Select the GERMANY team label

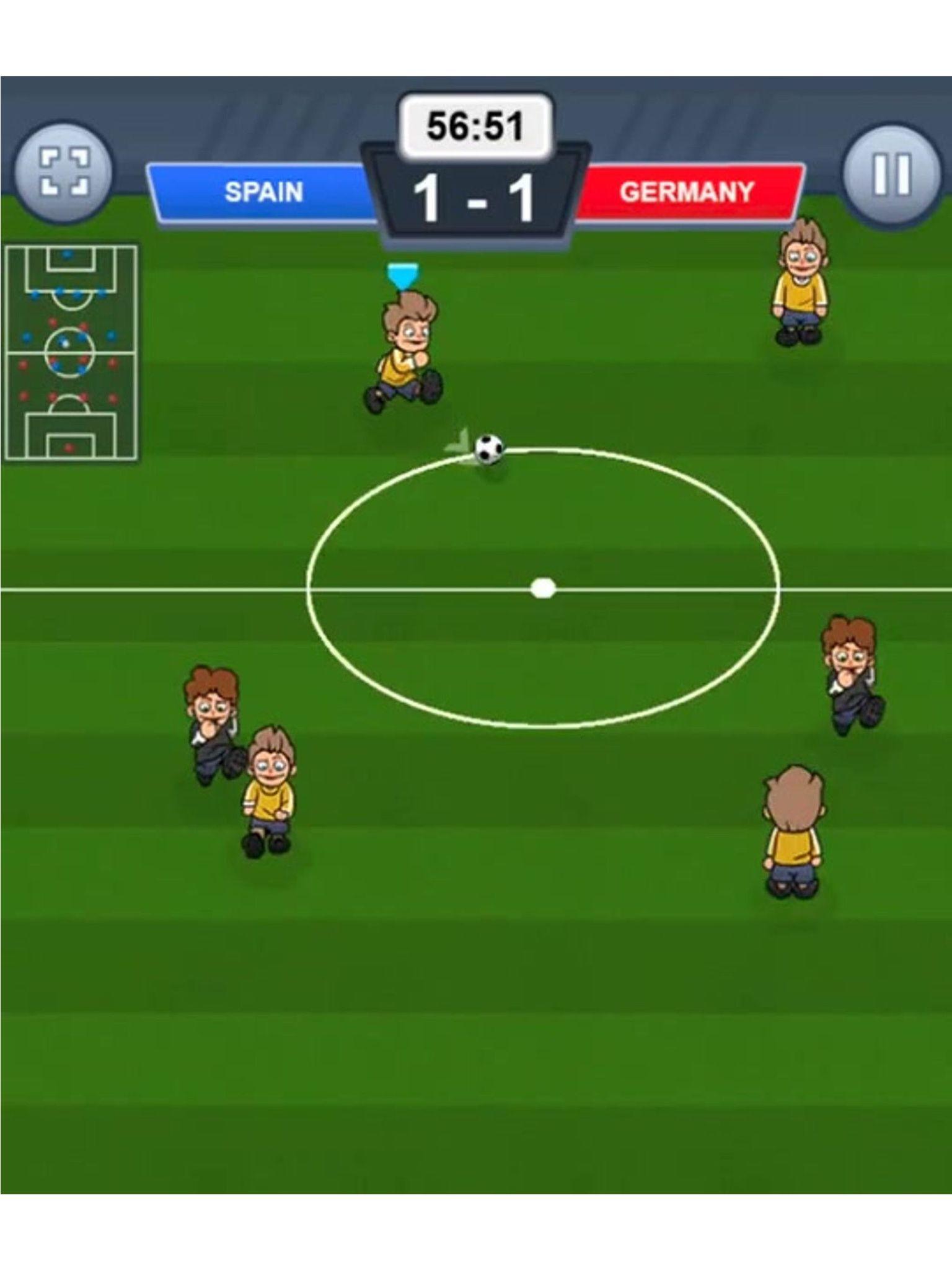click(688, 192)
